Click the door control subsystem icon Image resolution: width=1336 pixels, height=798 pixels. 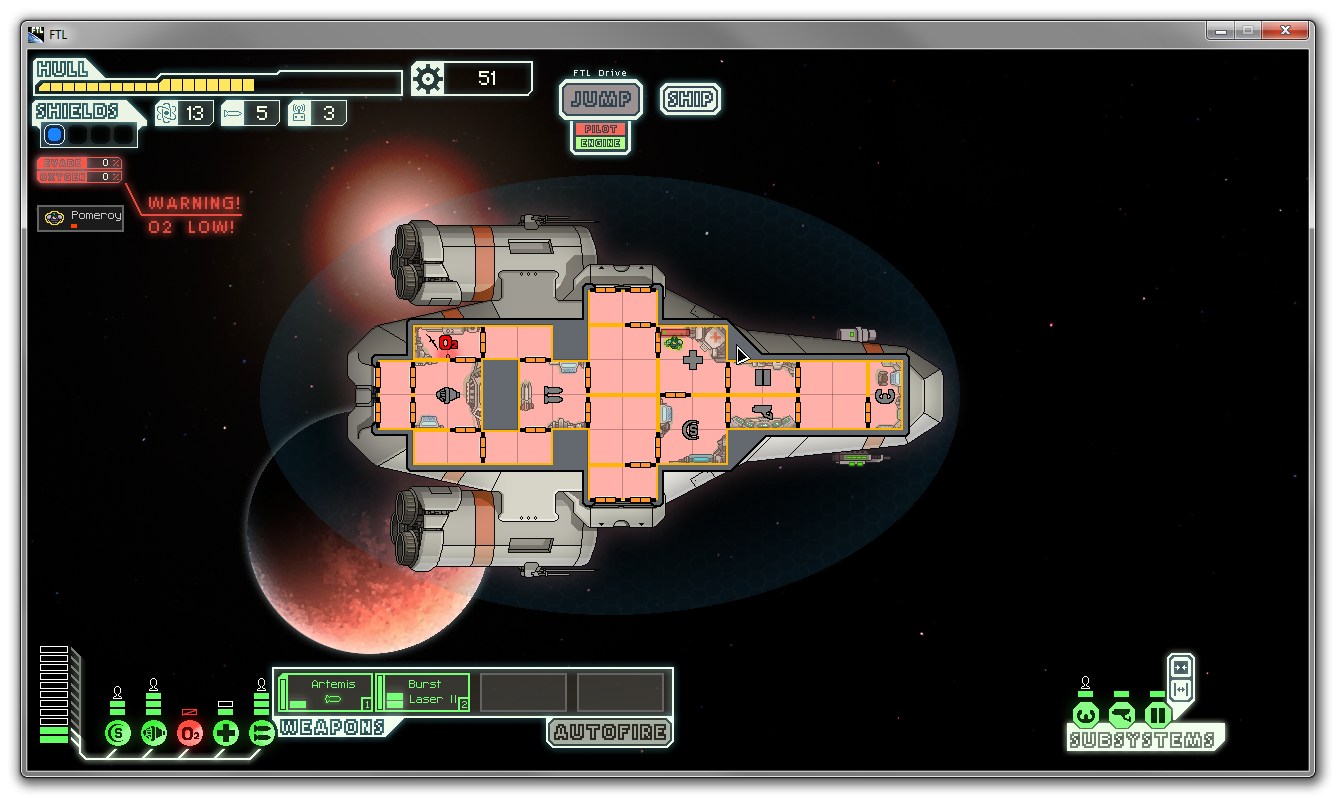click(1158, 715)
